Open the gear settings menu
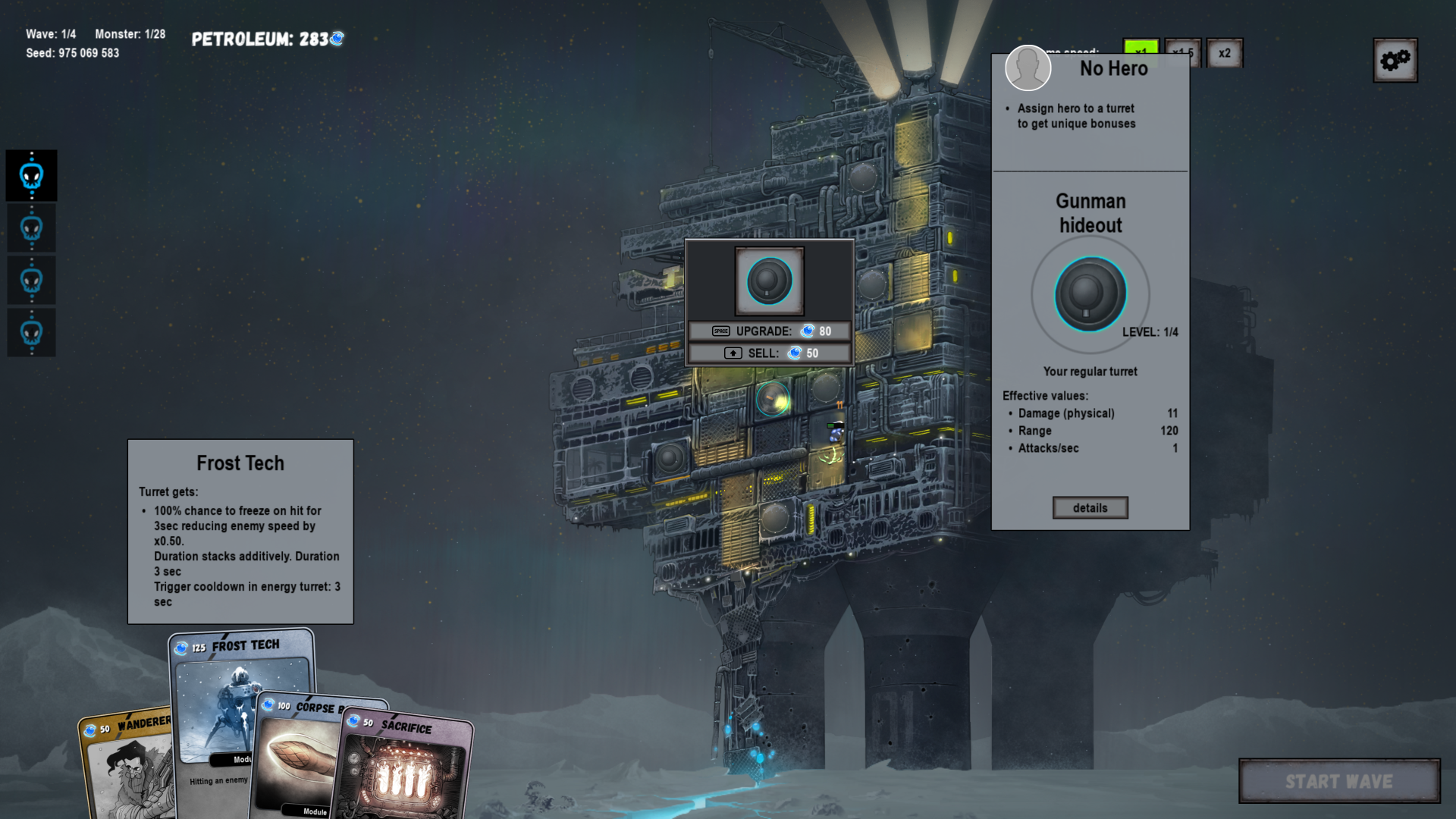 coord(1395,60)
